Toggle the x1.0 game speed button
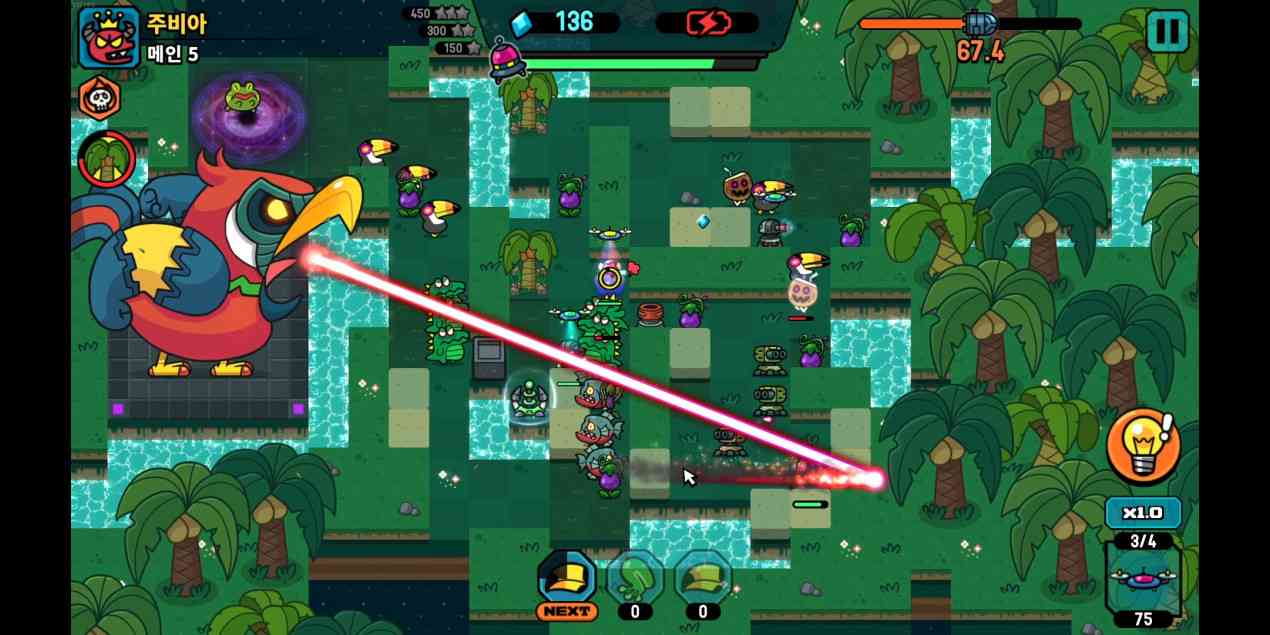 (x=1143, y=513)
